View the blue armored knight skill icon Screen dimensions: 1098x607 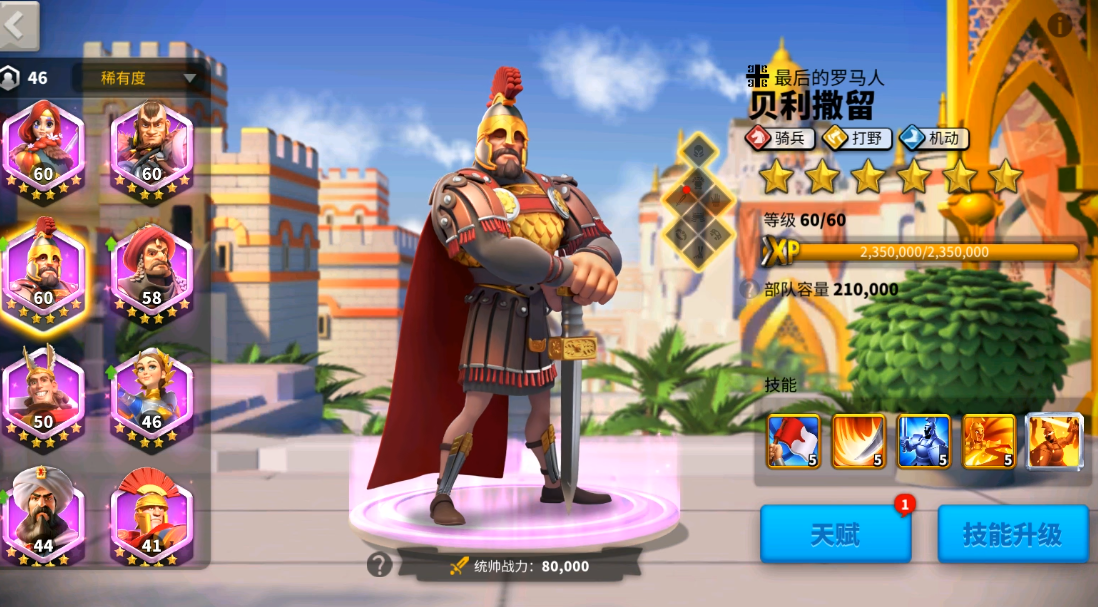click(x=923, y=441)
